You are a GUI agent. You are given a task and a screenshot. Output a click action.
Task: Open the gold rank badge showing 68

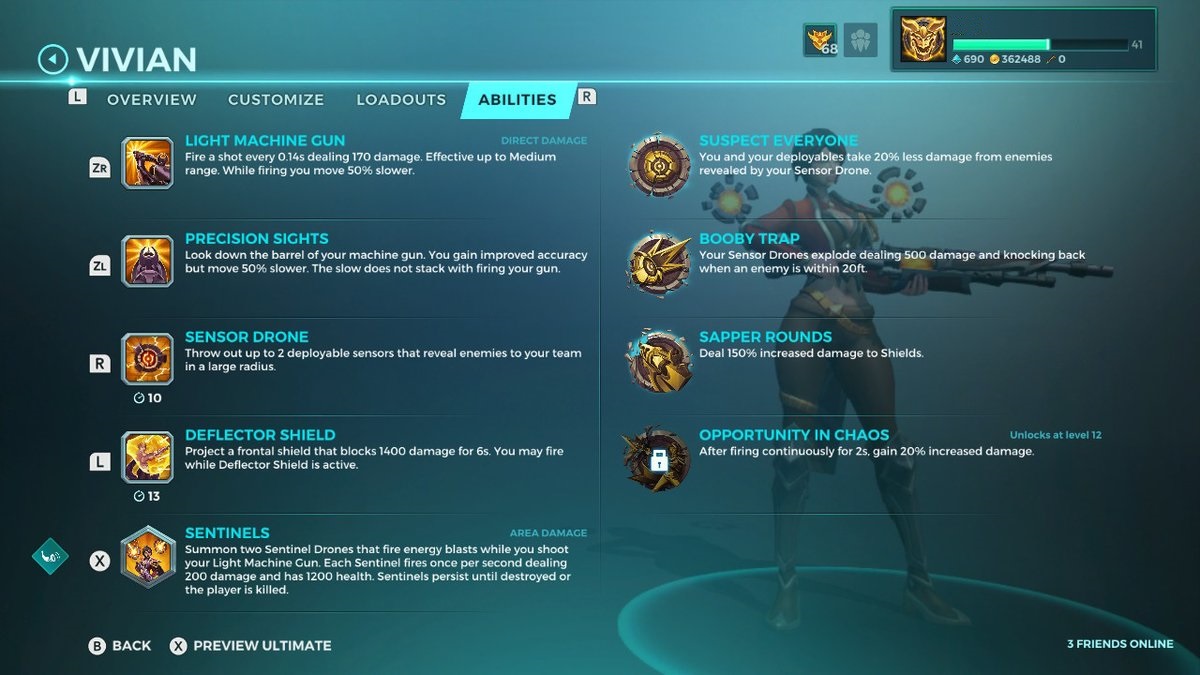[820, 40]
